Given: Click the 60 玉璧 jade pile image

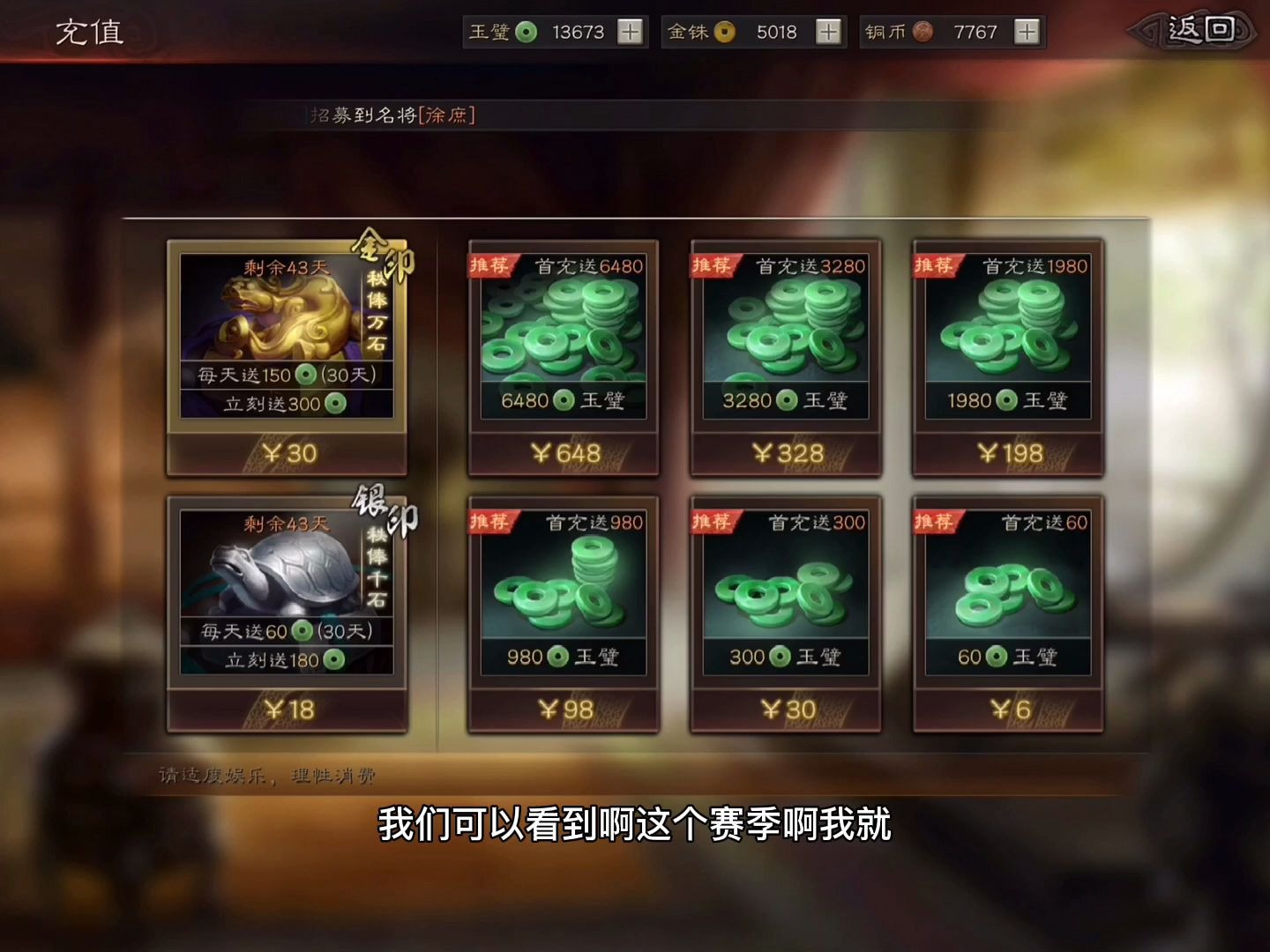Looking at the screenshot, I should (x=1010, y=591).
